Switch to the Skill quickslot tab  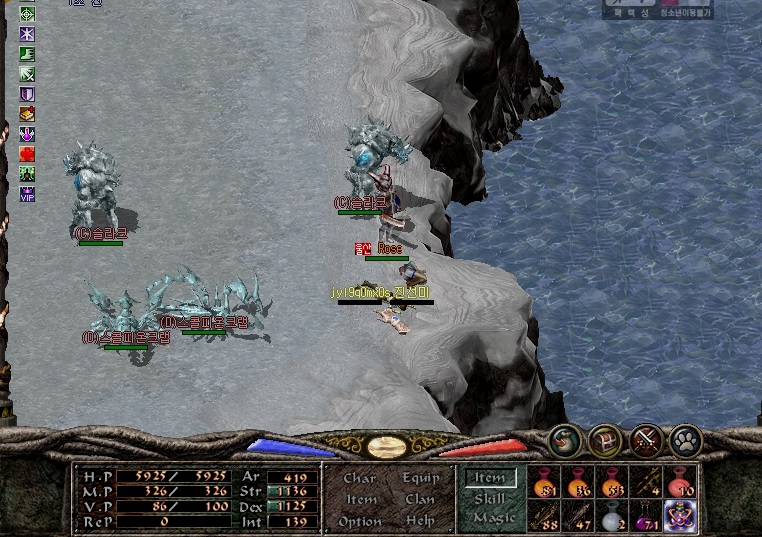click(490, 498)
